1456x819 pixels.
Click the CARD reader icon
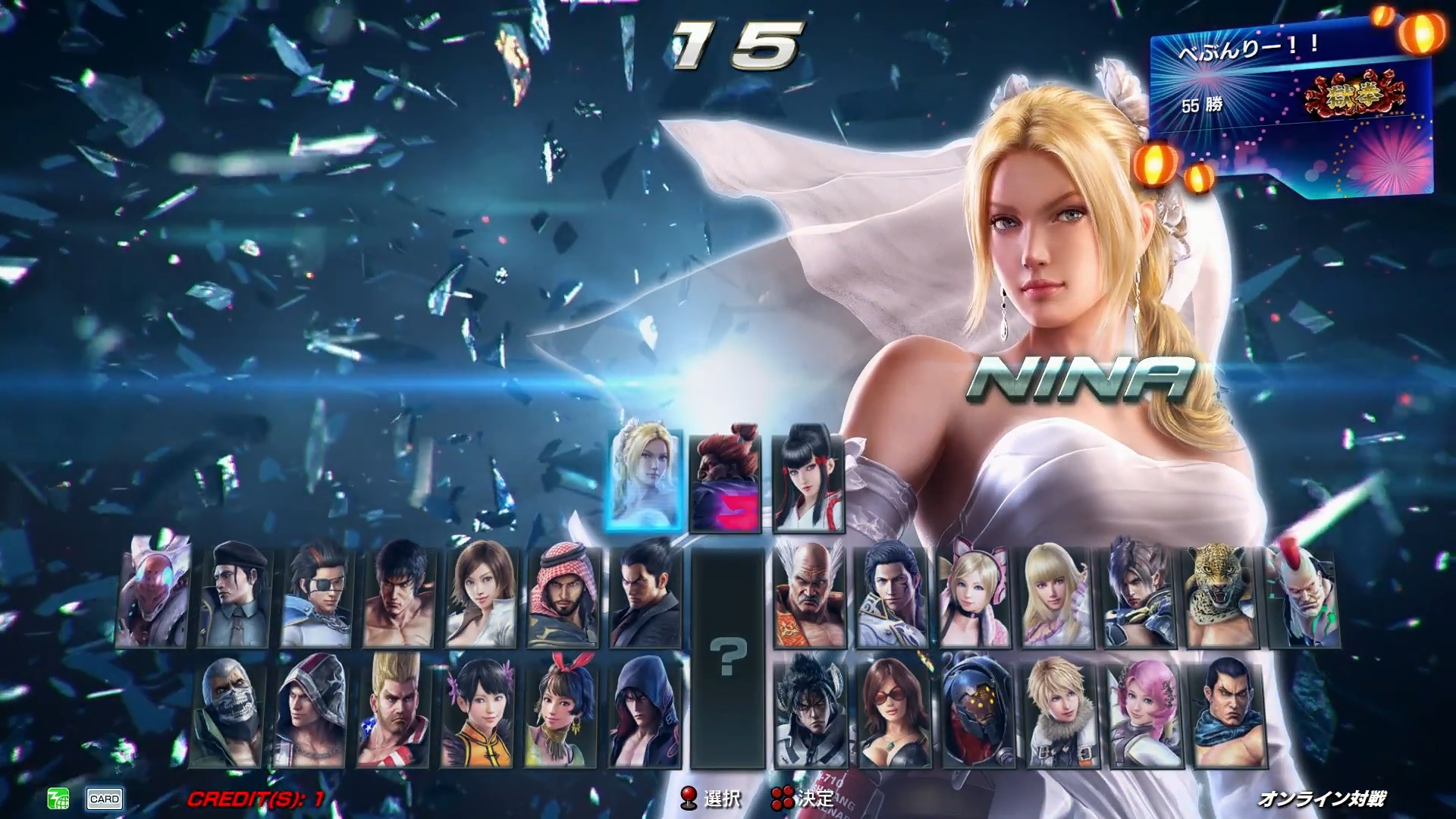coord(106,798)
